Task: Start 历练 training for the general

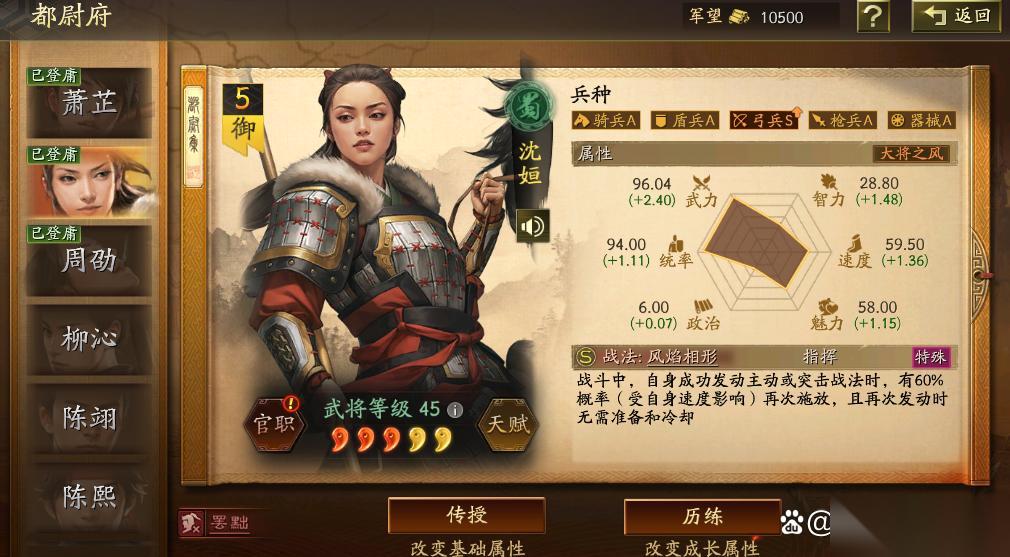Action: [x=702, y=516]
